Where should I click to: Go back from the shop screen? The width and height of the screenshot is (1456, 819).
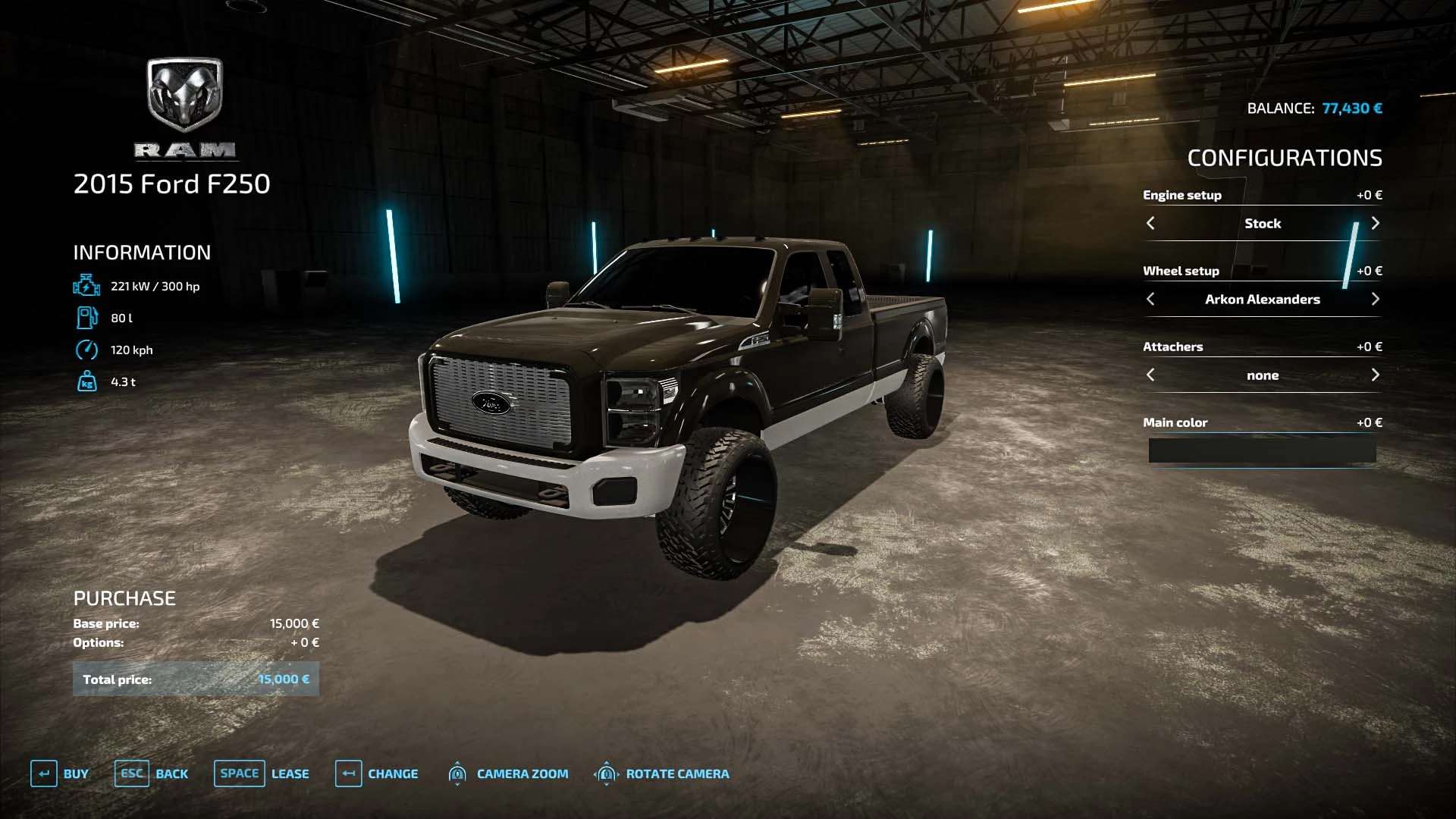[x=152, y=773]
